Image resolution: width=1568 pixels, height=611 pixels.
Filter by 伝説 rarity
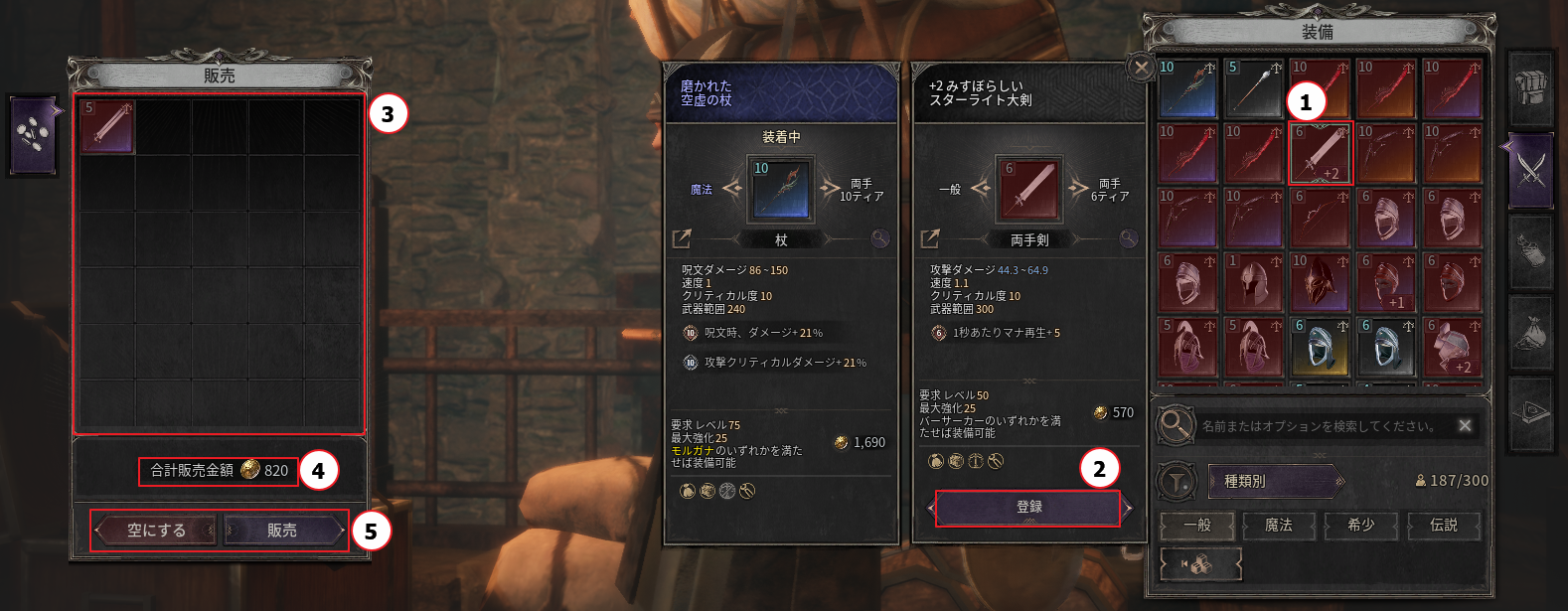click(x=1444, y=525)
